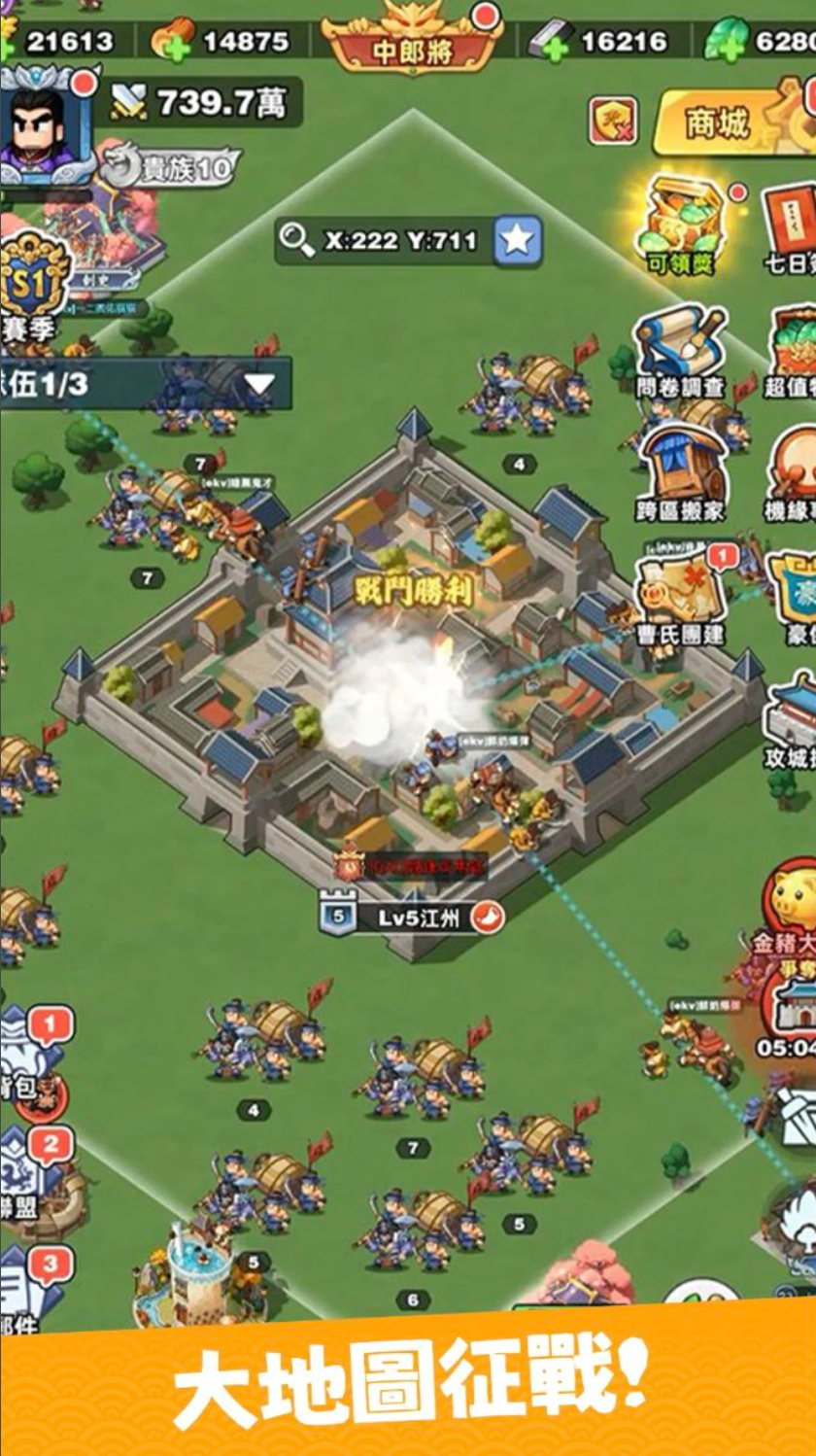
Task: Bookmark the location with the star button
Action: pyautogui.click(x=518, y=240)
